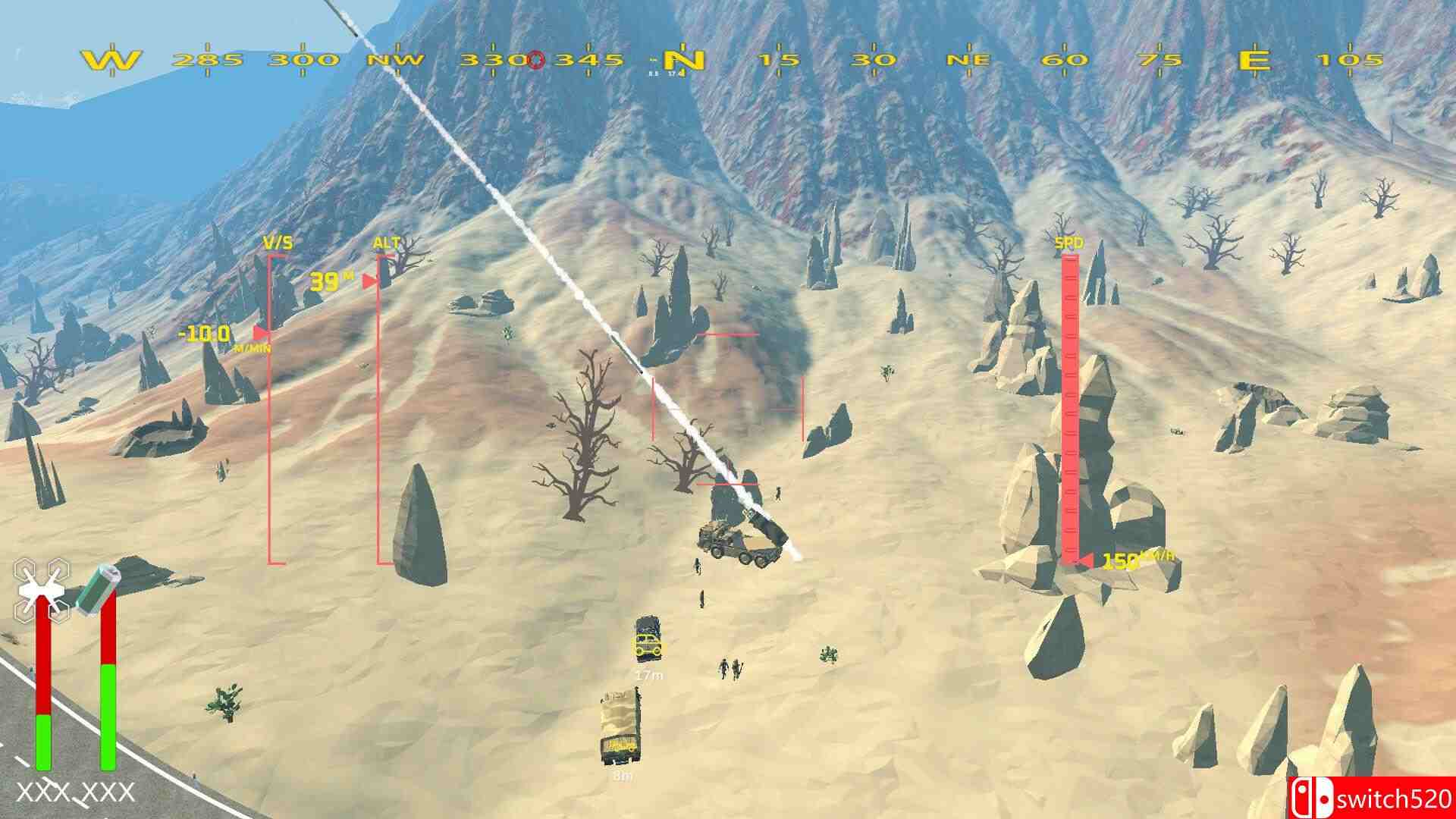Viewport: 1456px width, 819px height.
Task: Click the NW compass heading label
Action: pos(397,58)
